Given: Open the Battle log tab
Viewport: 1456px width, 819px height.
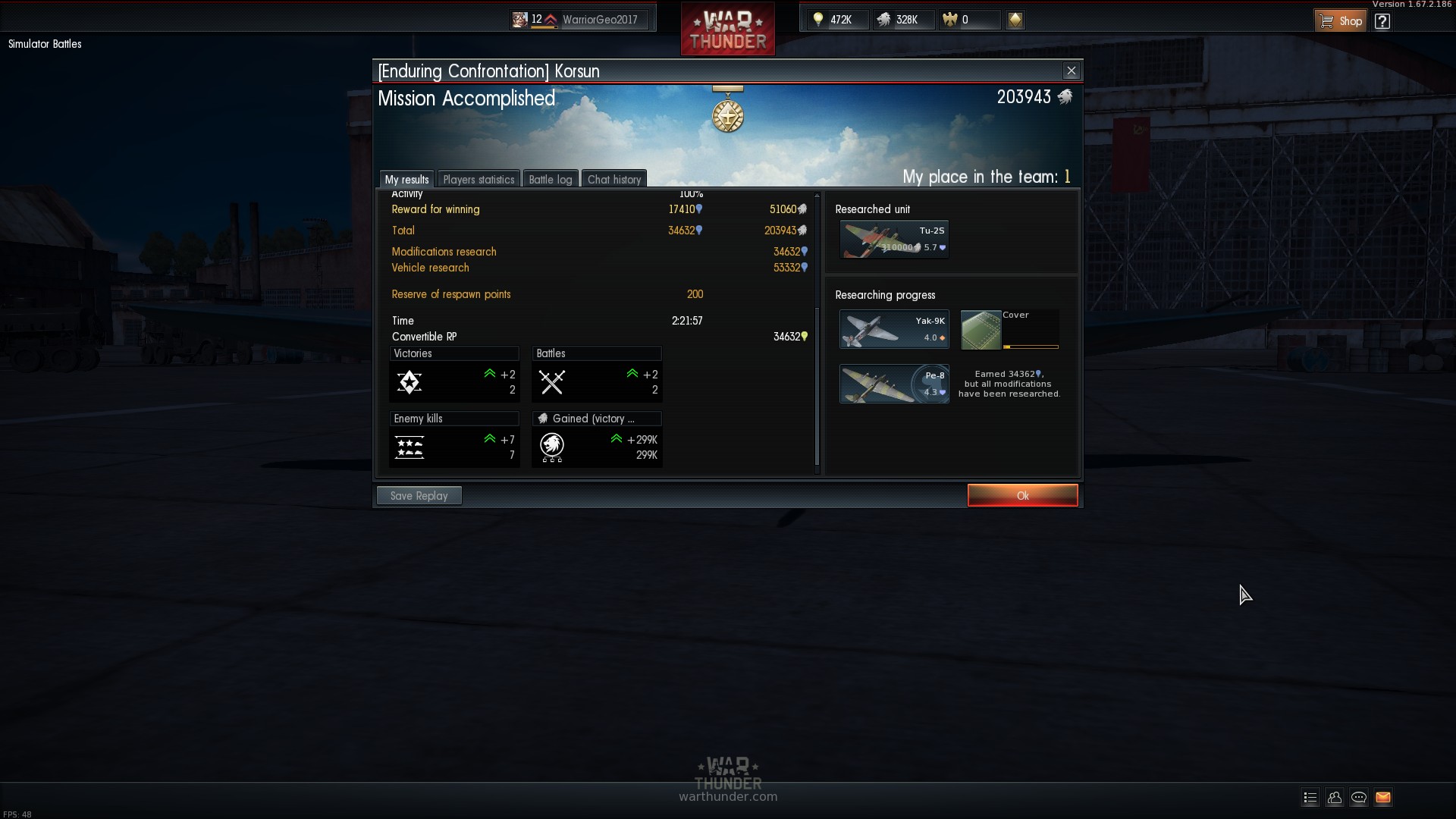Looking at the screenshot, I should pyautogui.click(x=551, y=180).
